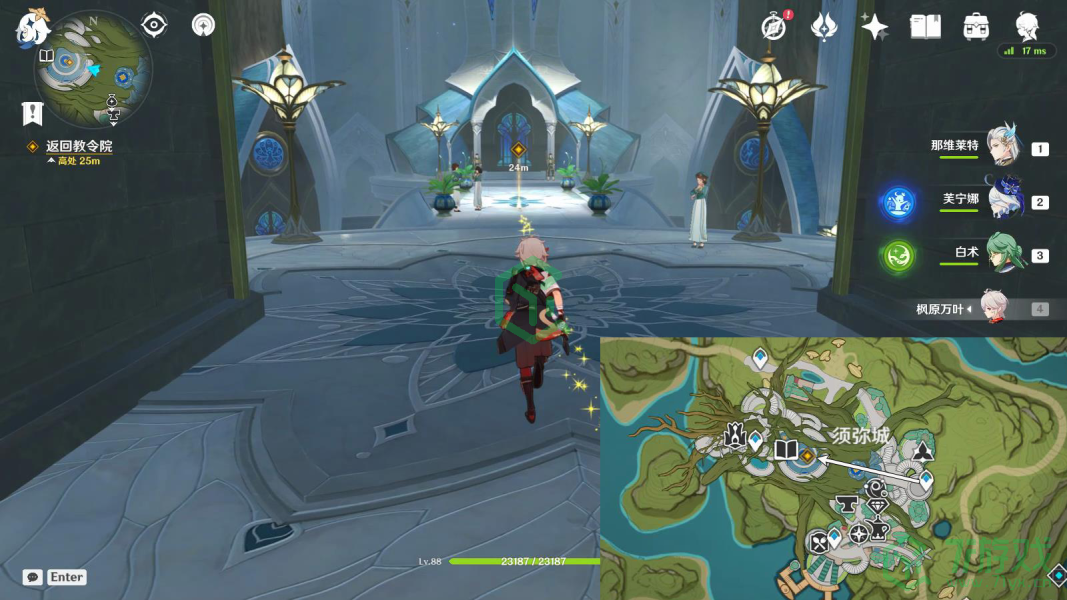Click the blacksmith anvil marker on the map
This screenshot has height=600, width=1067.
click(x=846, y=504)
